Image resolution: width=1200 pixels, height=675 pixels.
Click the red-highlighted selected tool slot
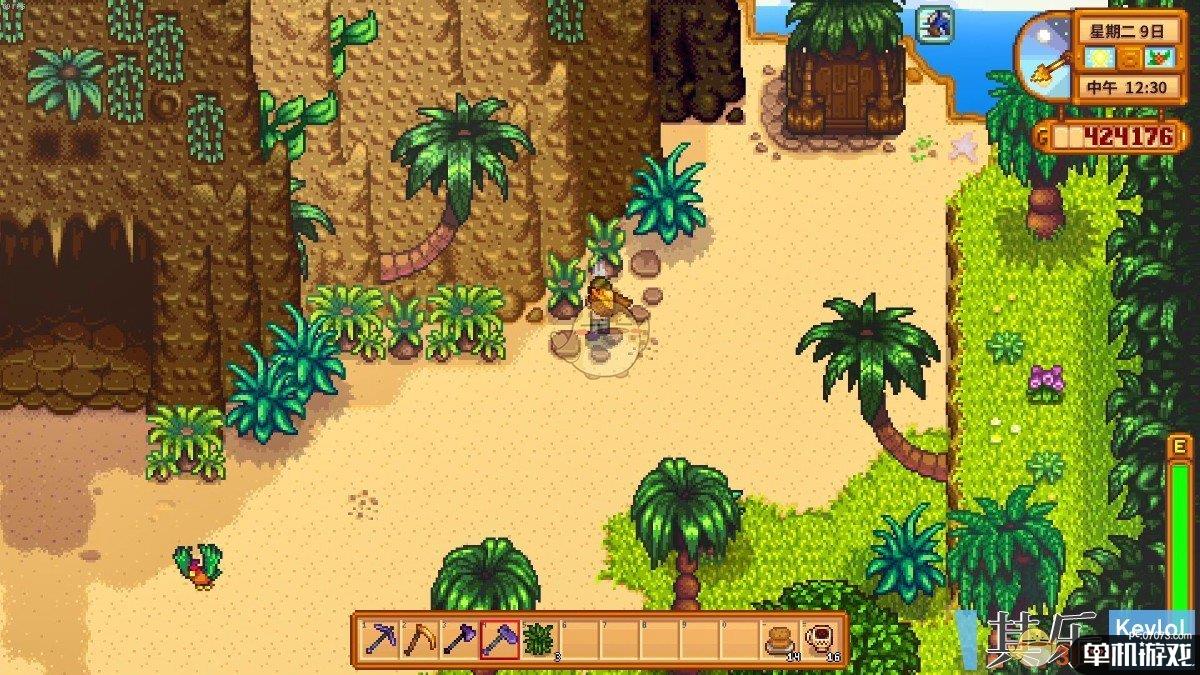pyautogui.click(x=500, y=638)
